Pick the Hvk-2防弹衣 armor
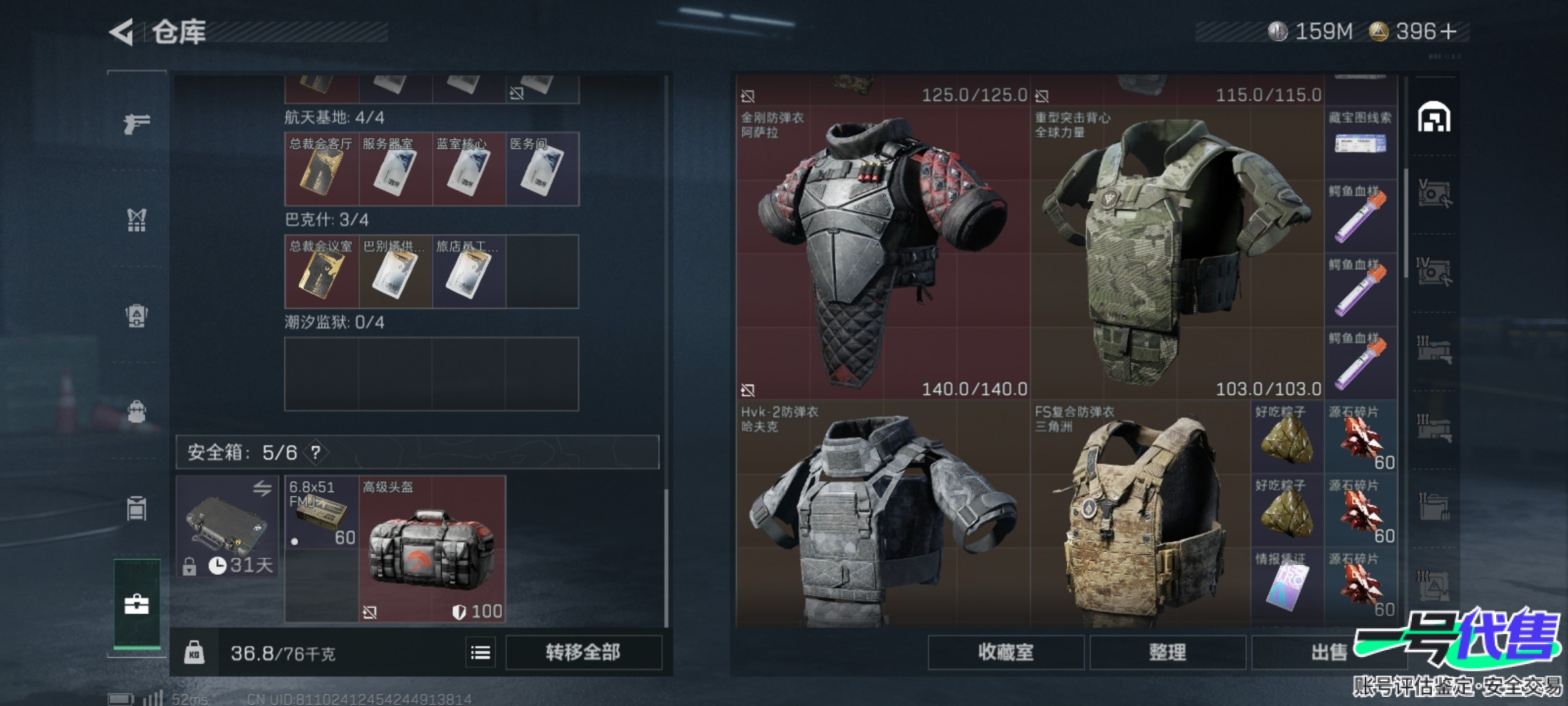 (883, 516)
